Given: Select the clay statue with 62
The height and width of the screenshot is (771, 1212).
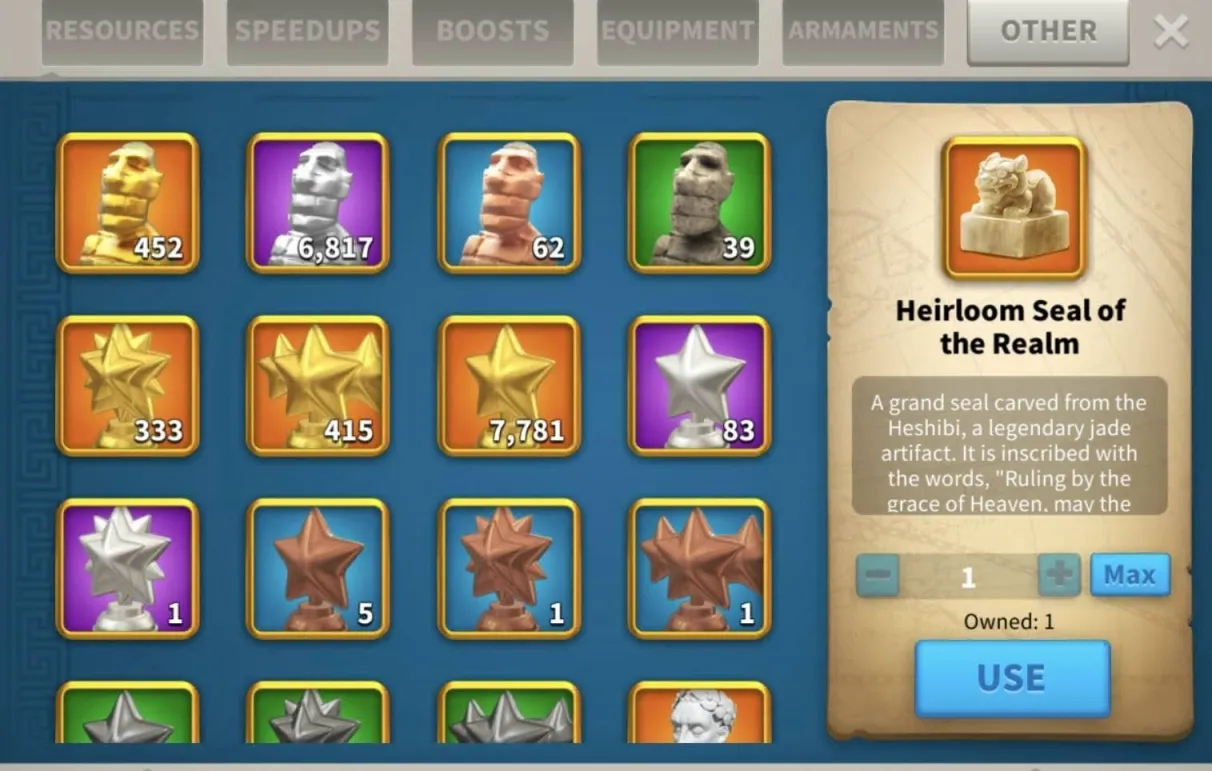Looking at the screenshot, I should (x=509, y=203).
